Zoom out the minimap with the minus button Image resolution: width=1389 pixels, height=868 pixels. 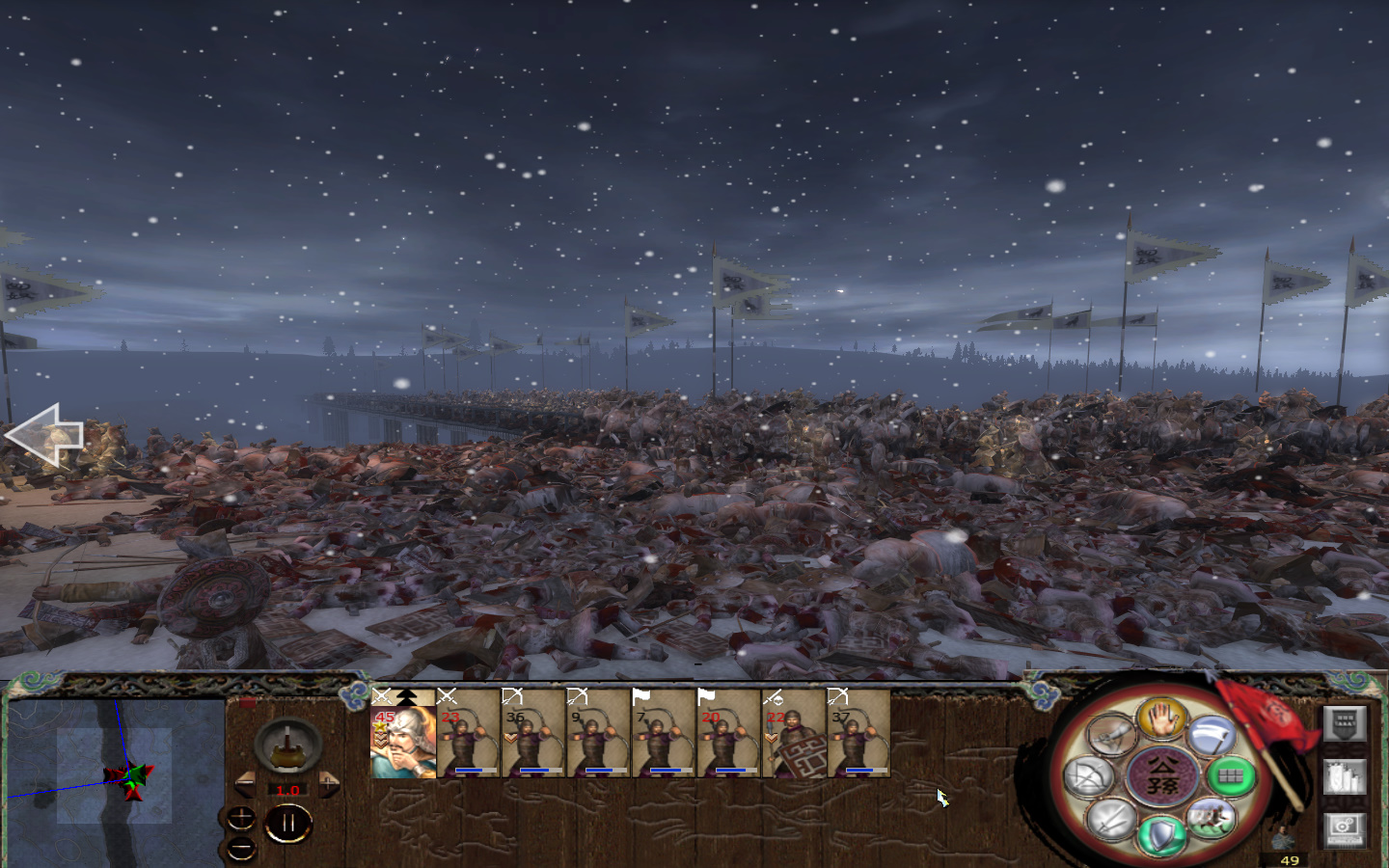(241, 849)
